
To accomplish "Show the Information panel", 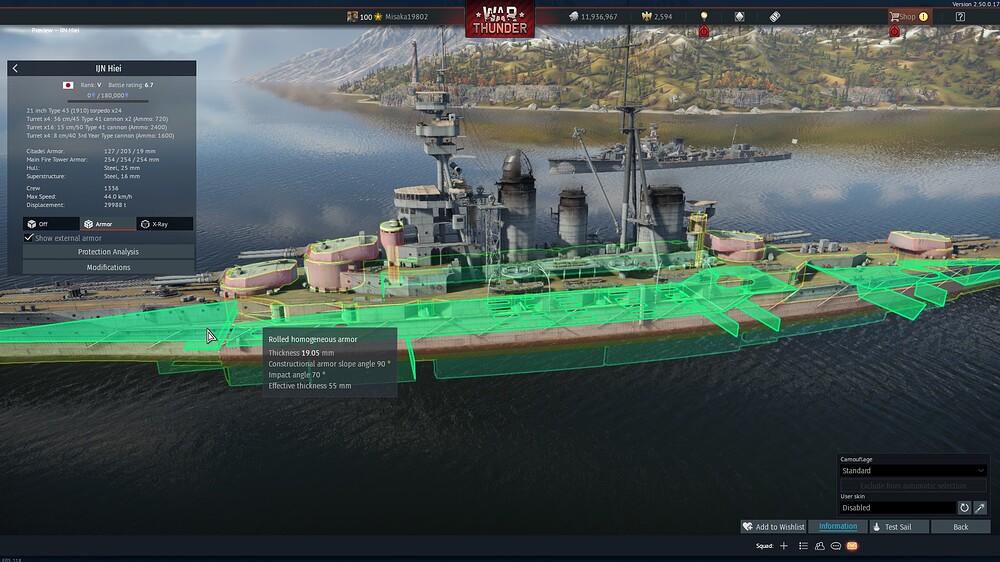I will [838, 527].
